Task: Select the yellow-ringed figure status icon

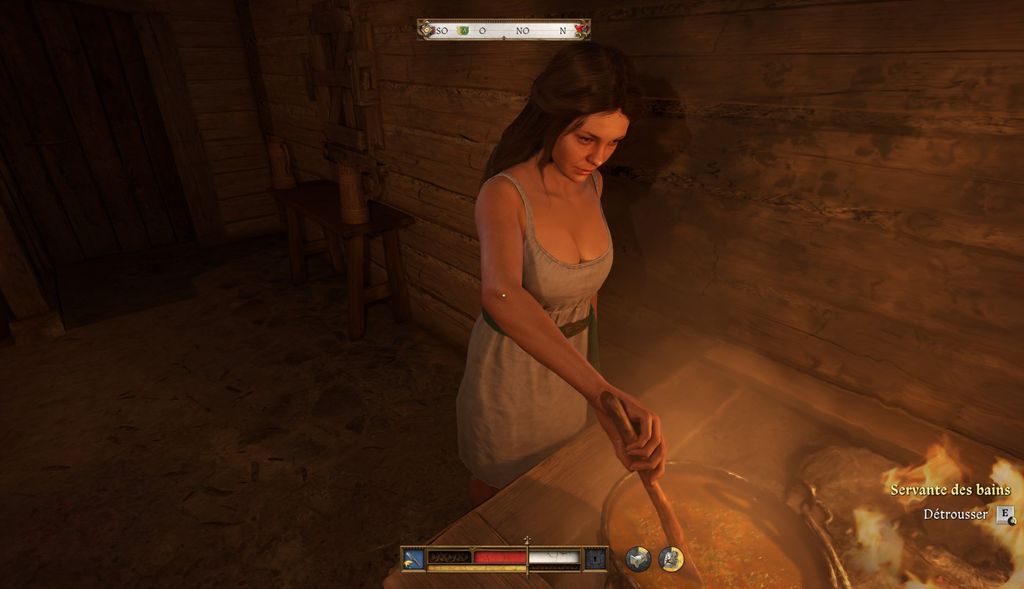Action: point(671,559)
